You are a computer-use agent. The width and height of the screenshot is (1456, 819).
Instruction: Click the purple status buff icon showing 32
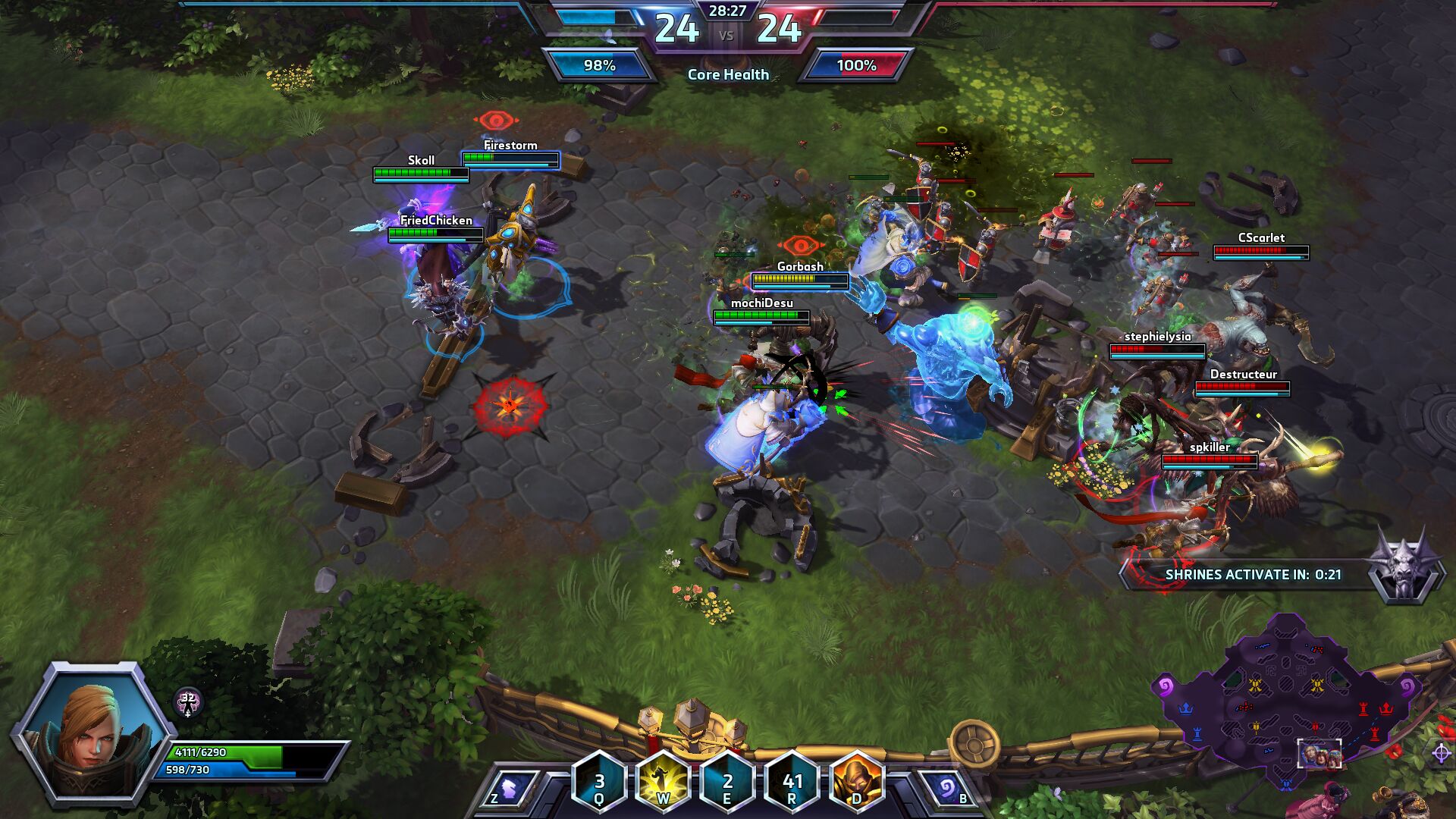pos(187,702)
